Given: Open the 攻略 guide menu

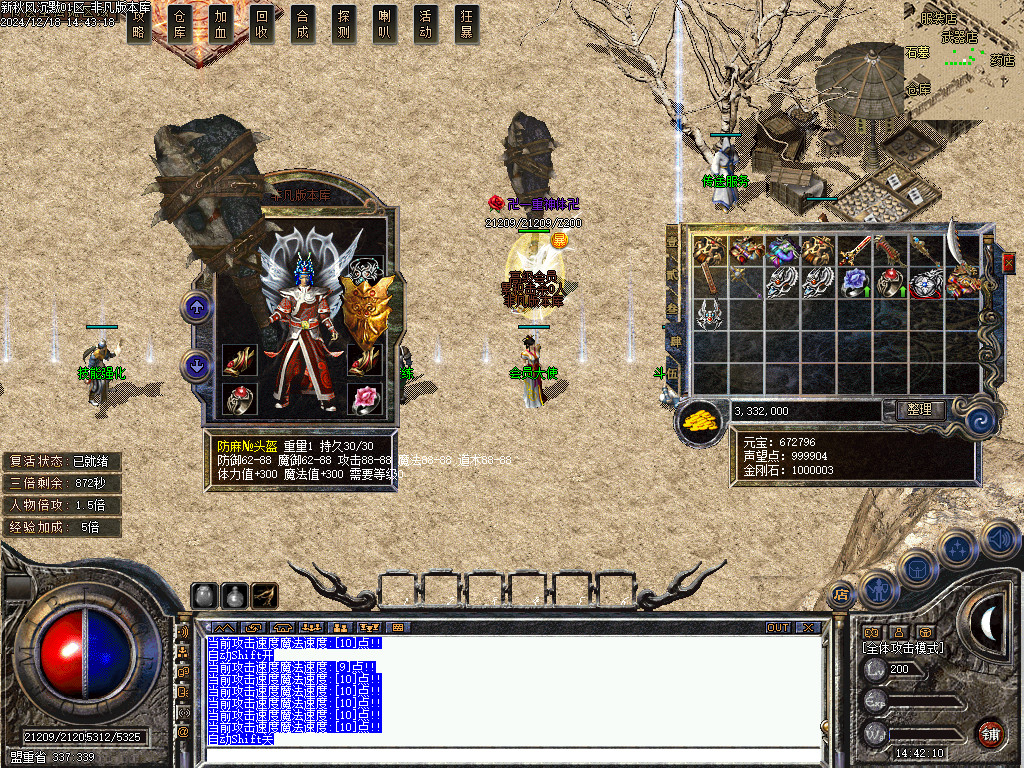Looking at the screenshot, I should pyautogui.click(x=141, y=24).
